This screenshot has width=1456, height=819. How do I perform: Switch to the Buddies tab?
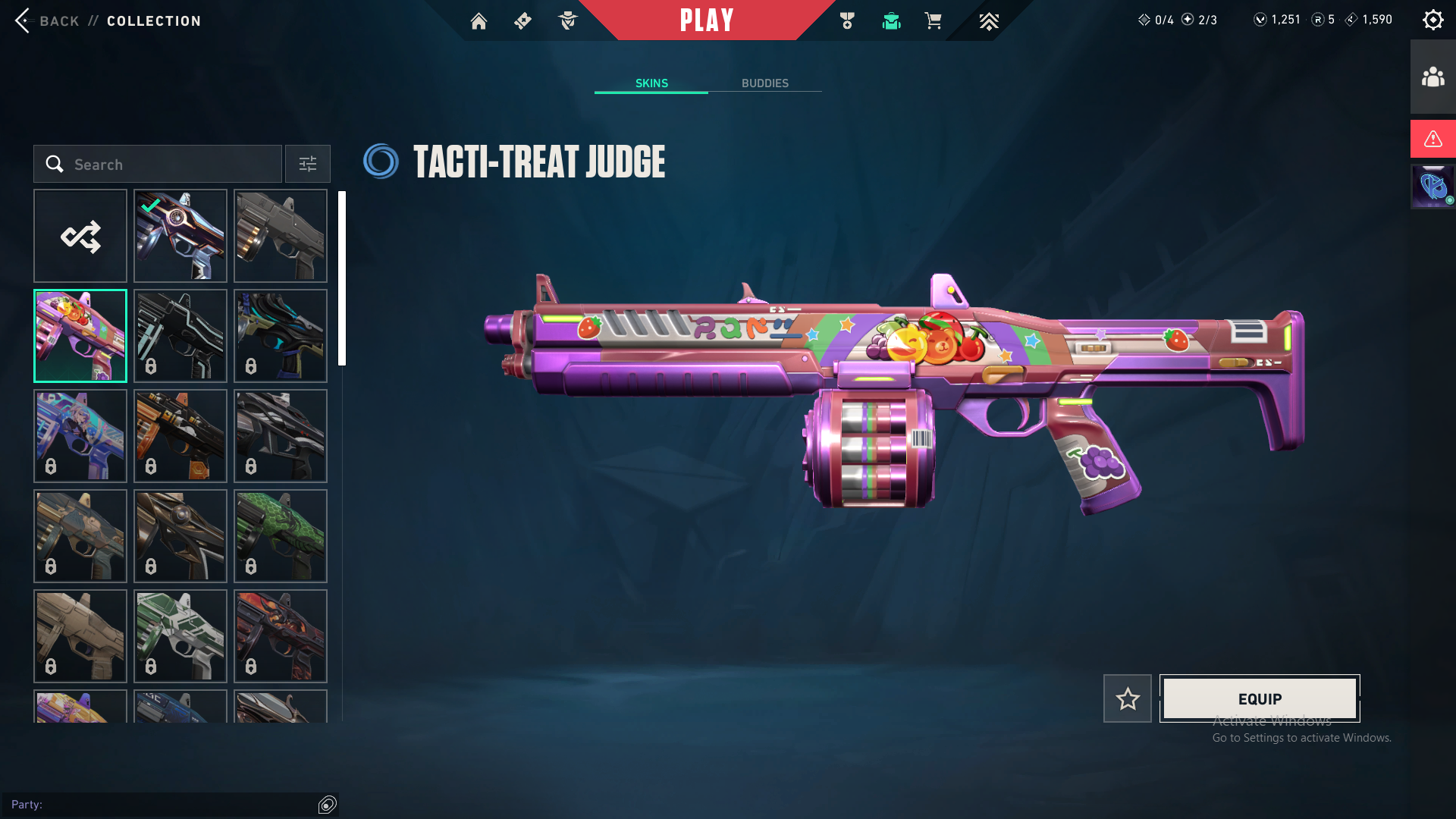pos(764,83)
